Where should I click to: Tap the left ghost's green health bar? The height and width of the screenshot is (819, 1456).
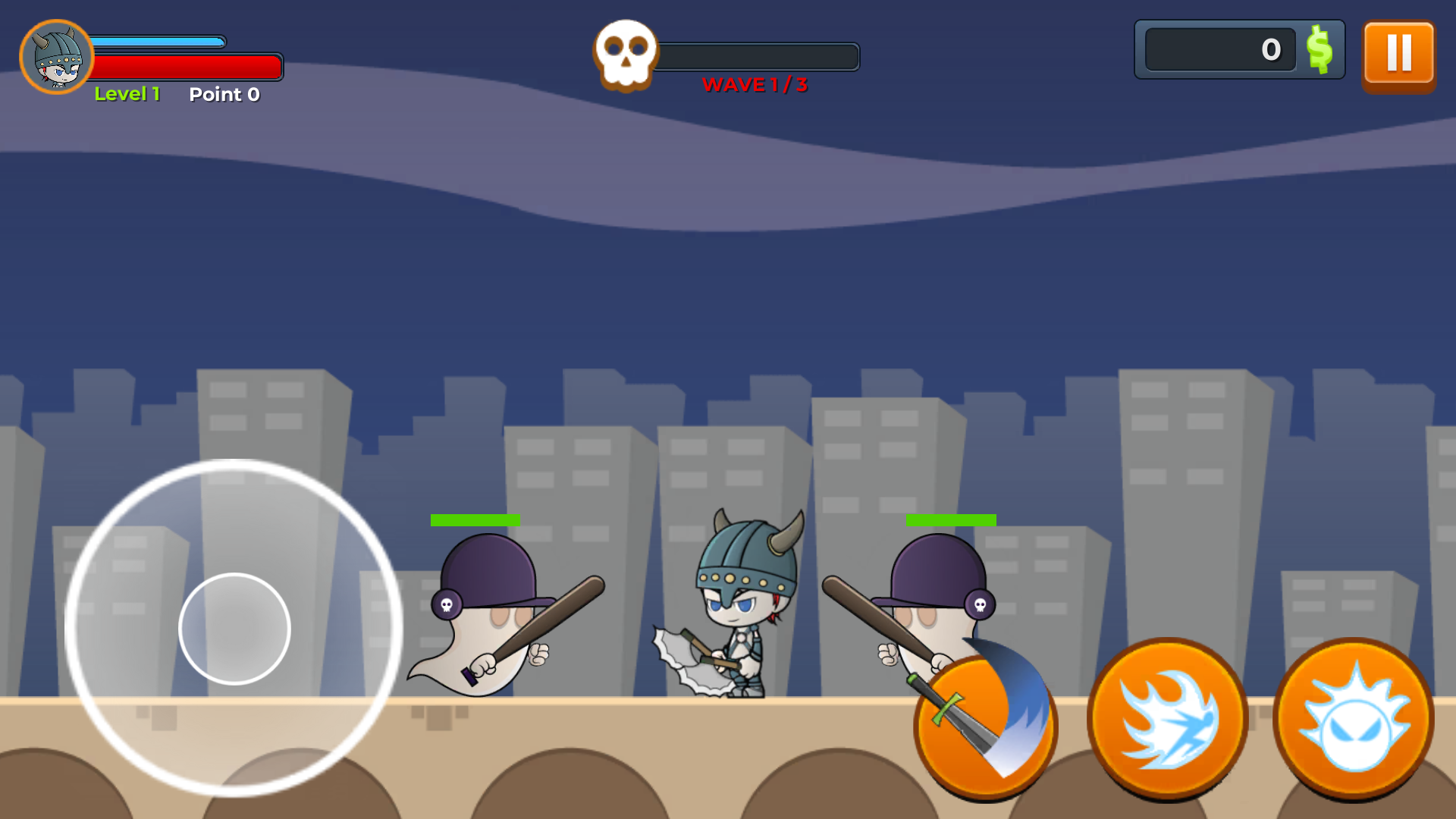tap(475, 519)
